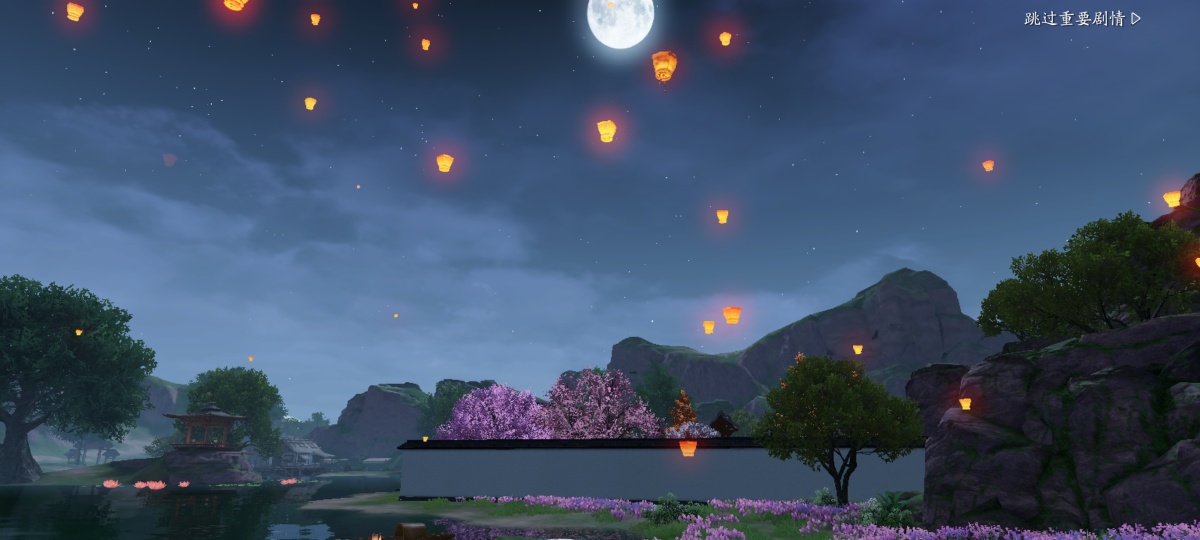Skip the important cutscene (跳过重要剧情)
The image size is (1200, 540).
coord(1082,19)
